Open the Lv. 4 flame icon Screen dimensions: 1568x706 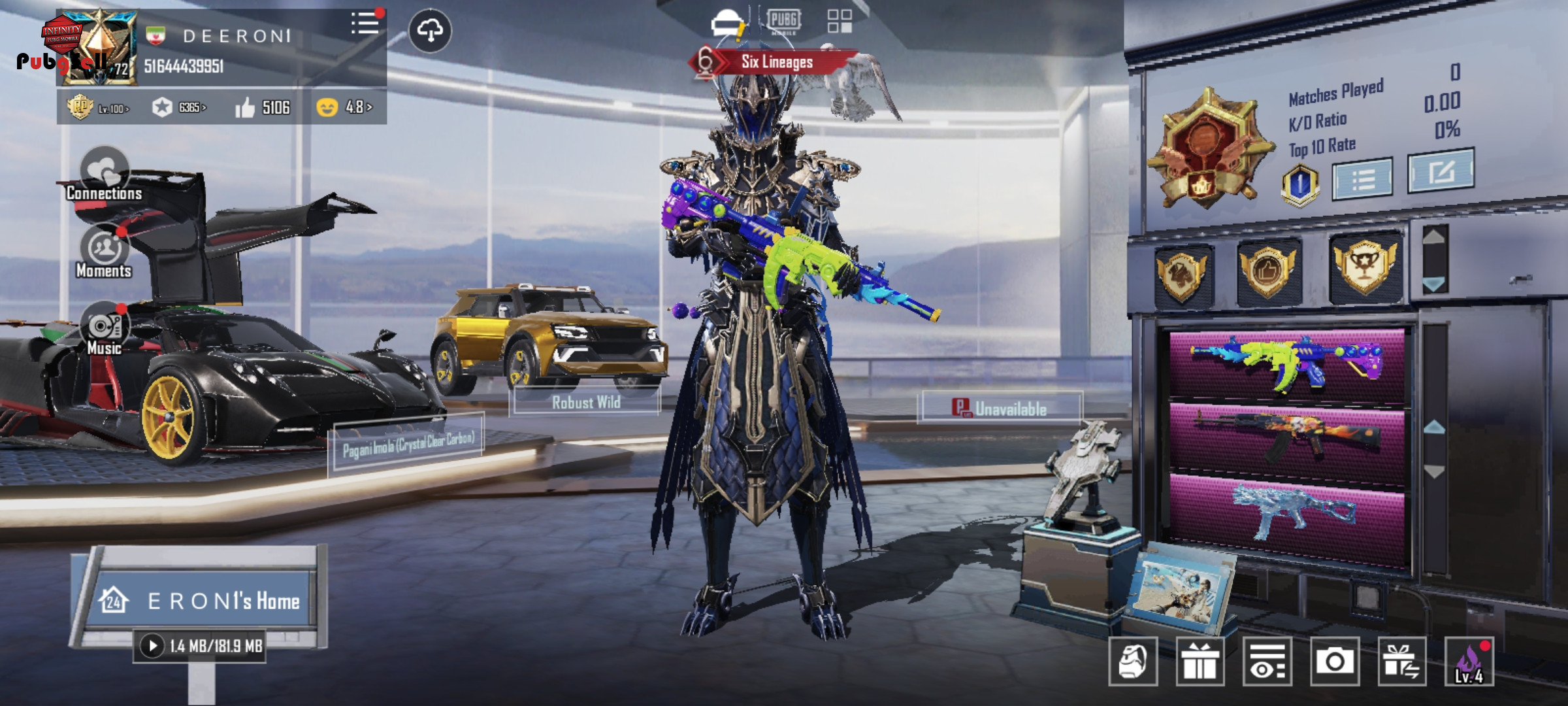(x=1469, y=662)
